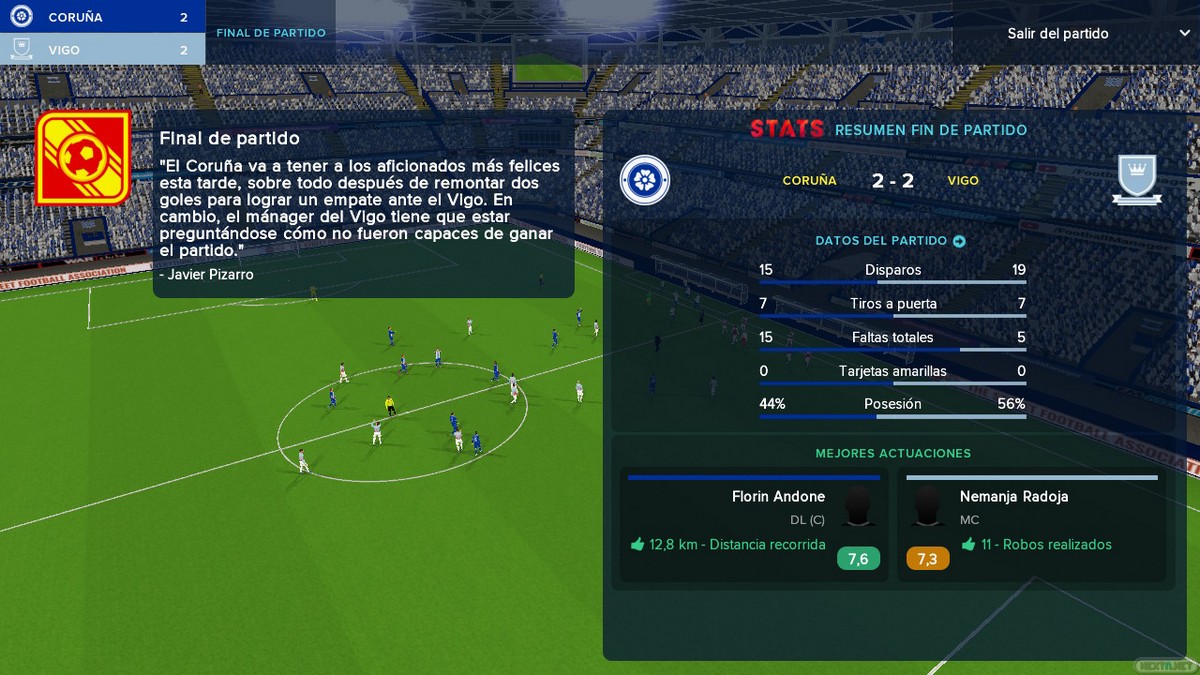This screenshot has height=675, width=1200.
Task: Click the Vigo row in the scoreboard
Action: click(102, 49)
